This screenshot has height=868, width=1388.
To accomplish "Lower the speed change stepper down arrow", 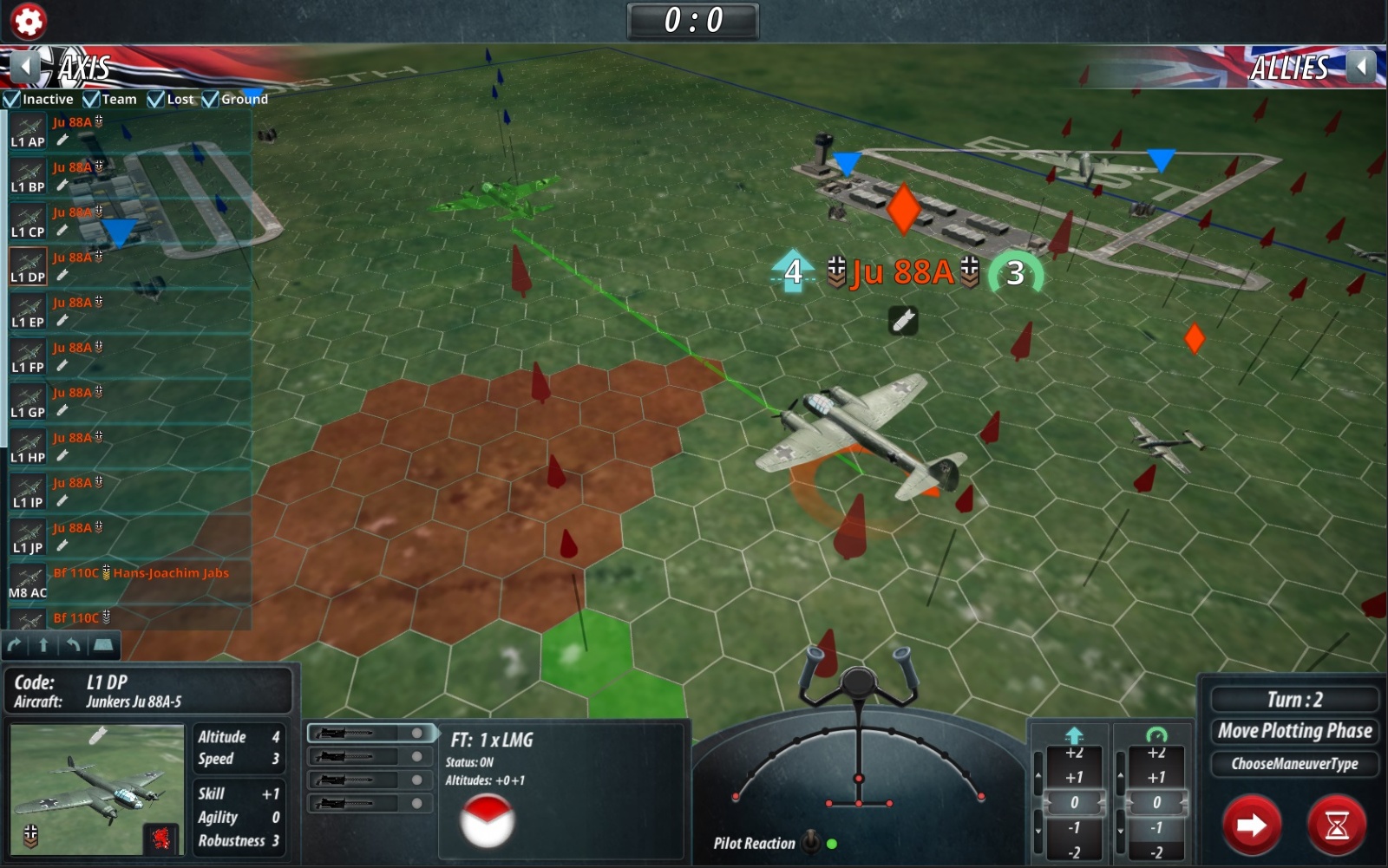I will pos(1121,831).
